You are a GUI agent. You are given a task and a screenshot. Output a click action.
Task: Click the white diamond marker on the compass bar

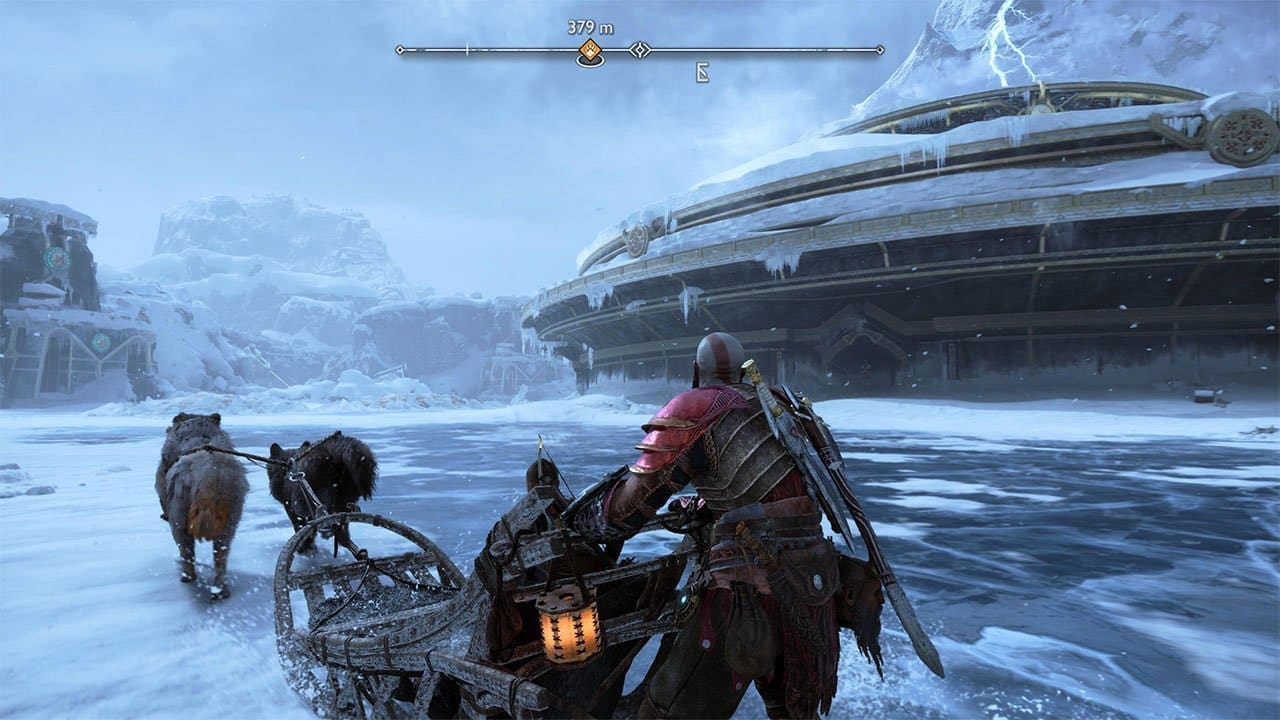click(640, 49)
